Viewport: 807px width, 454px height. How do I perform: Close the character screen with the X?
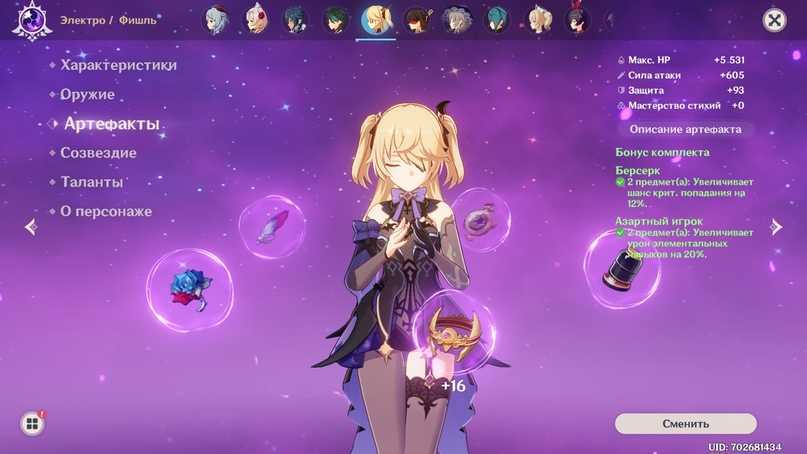(x=774, y=20)
